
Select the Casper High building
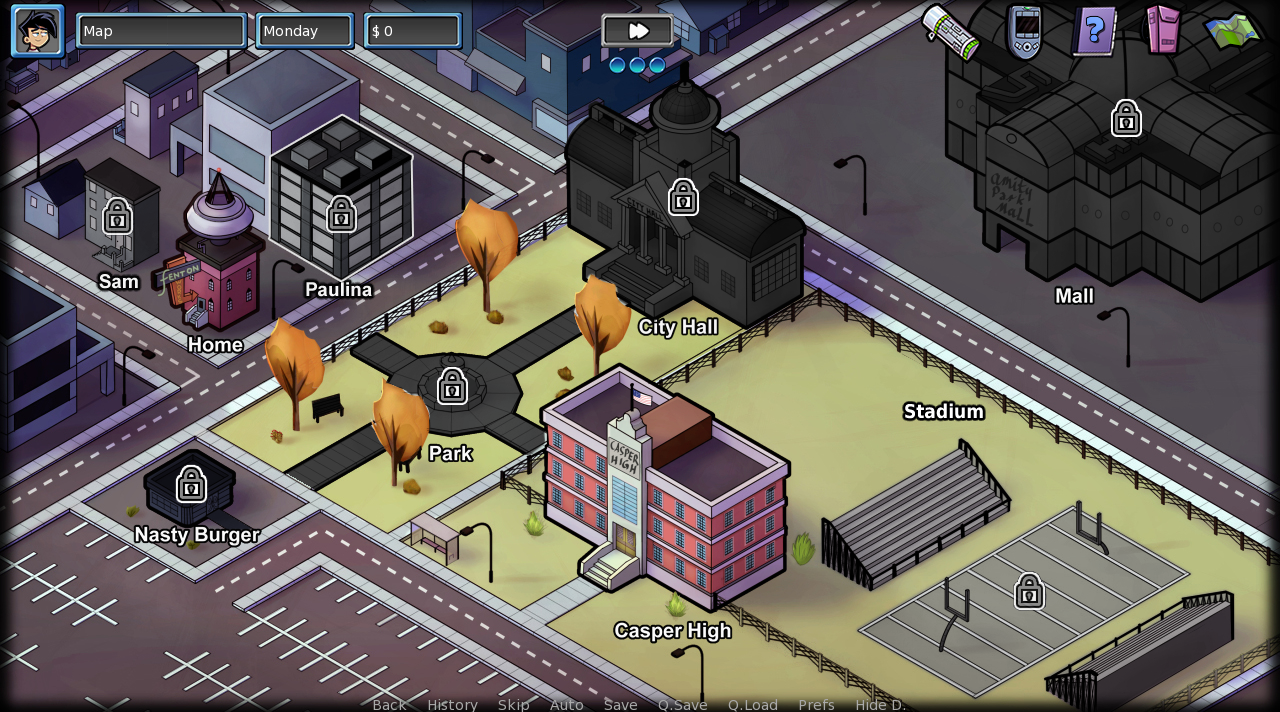tap(665, 490)
